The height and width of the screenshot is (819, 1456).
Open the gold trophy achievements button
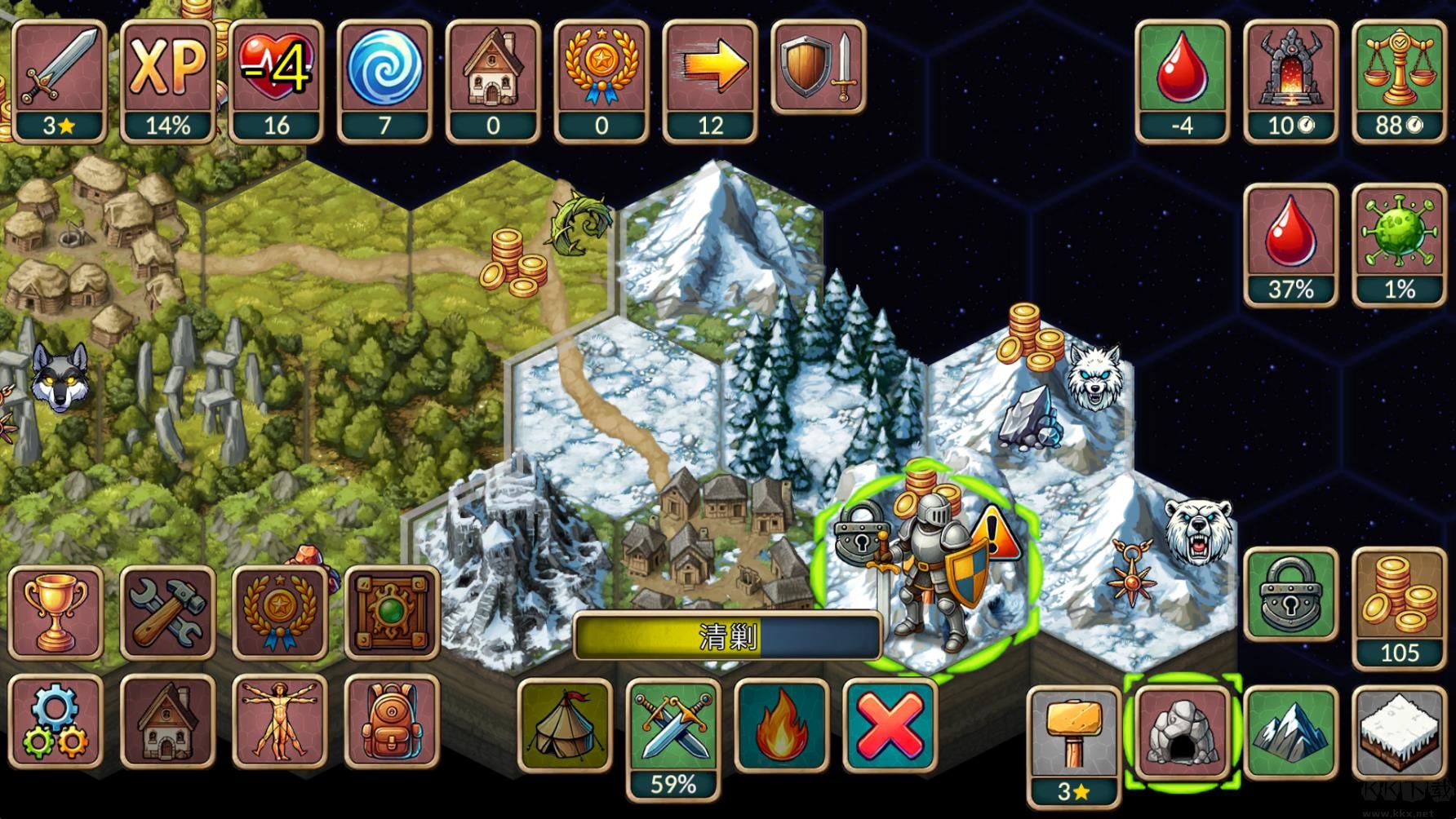pyautogui.click(x=55, y=612)
